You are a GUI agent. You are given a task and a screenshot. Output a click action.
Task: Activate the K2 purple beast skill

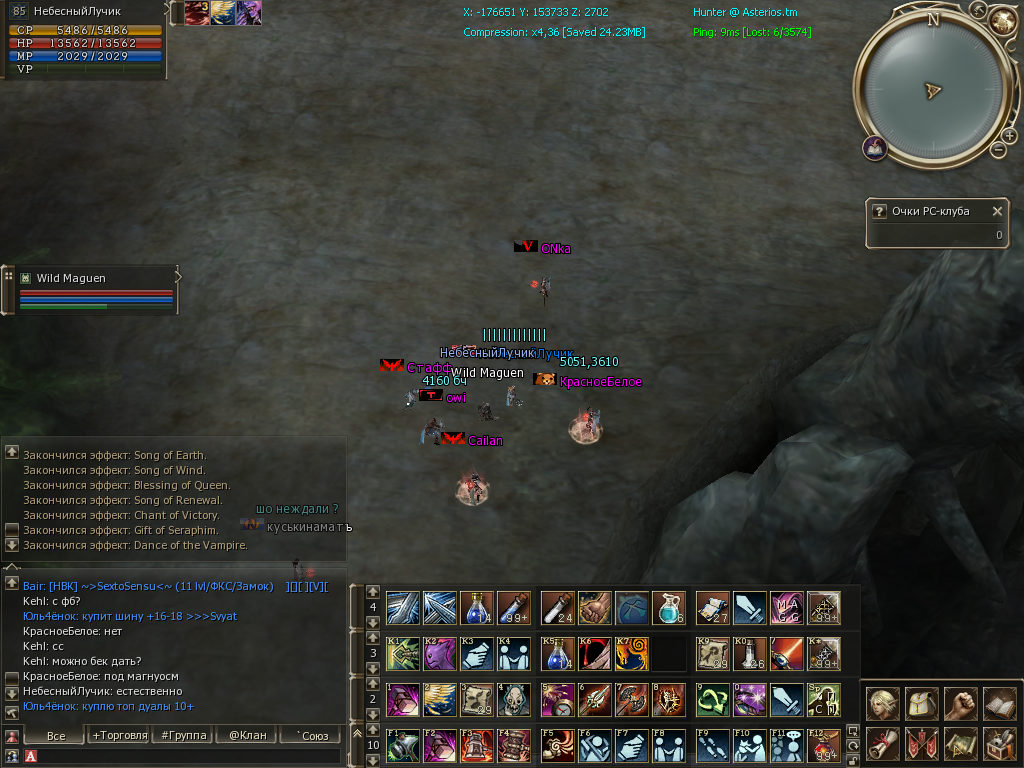(439, 654)
